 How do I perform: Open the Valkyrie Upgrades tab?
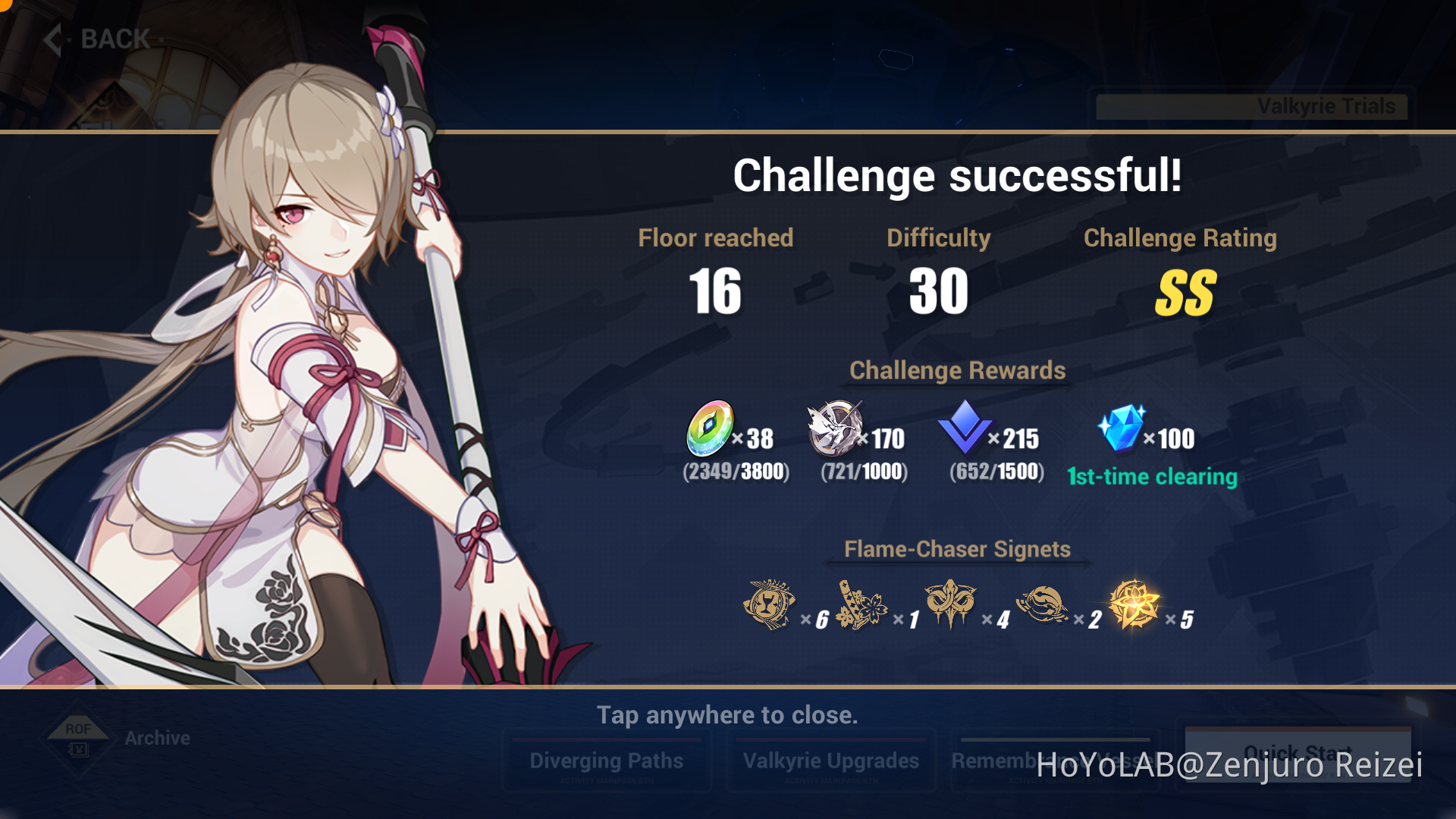[x=831, y=761]
